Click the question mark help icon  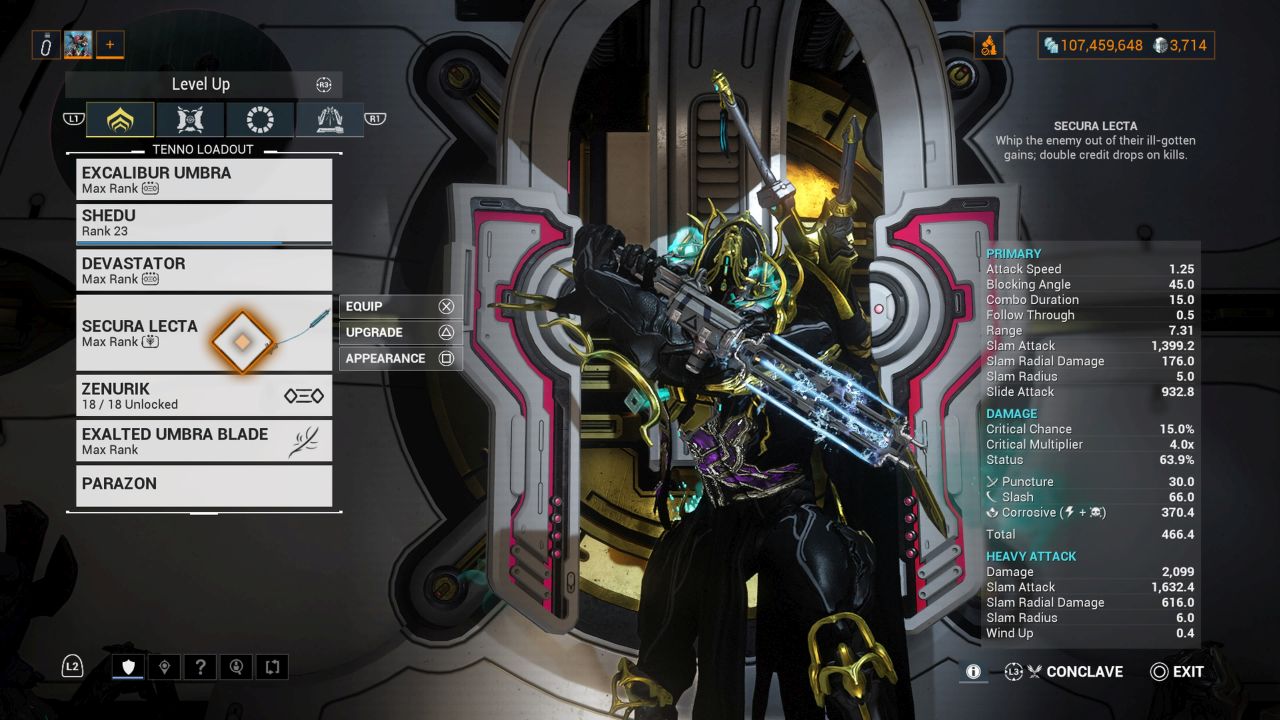(x=202, y=666)
